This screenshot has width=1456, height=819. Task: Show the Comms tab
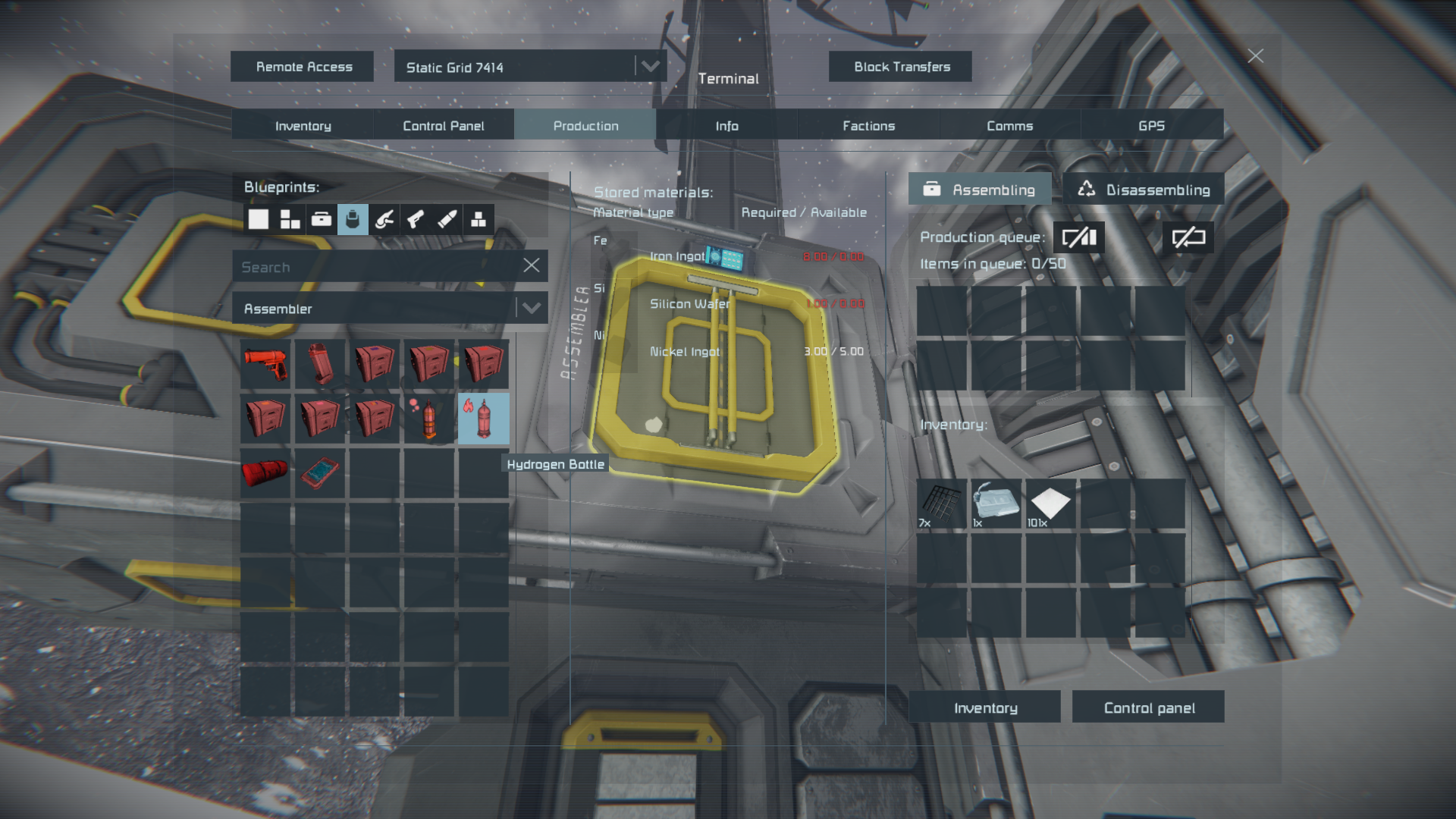click(x=1009, y=126)
